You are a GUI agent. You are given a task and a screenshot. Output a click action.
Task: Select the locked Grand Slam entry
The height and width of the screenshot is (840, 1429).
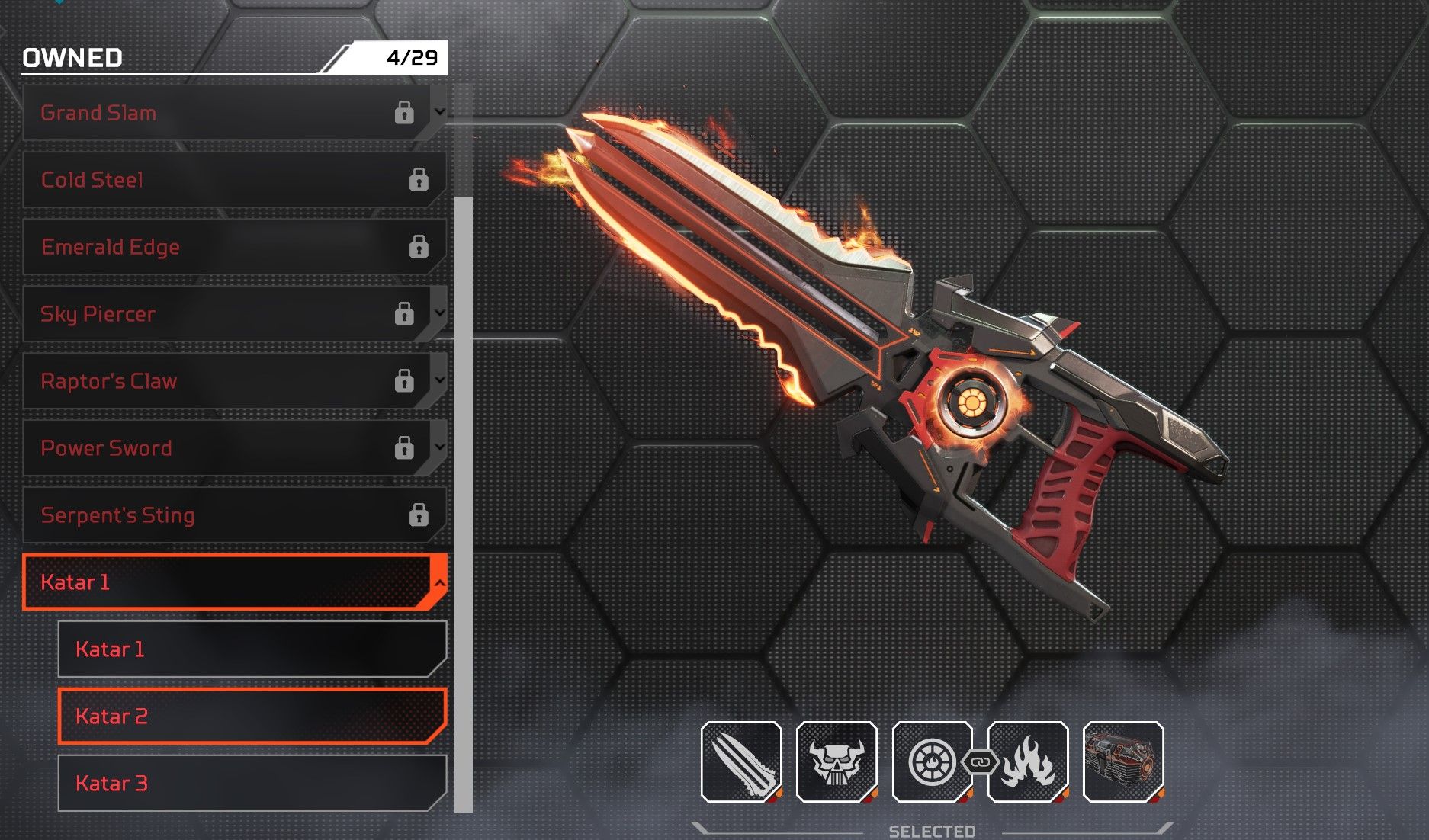[x=221, y=113]
